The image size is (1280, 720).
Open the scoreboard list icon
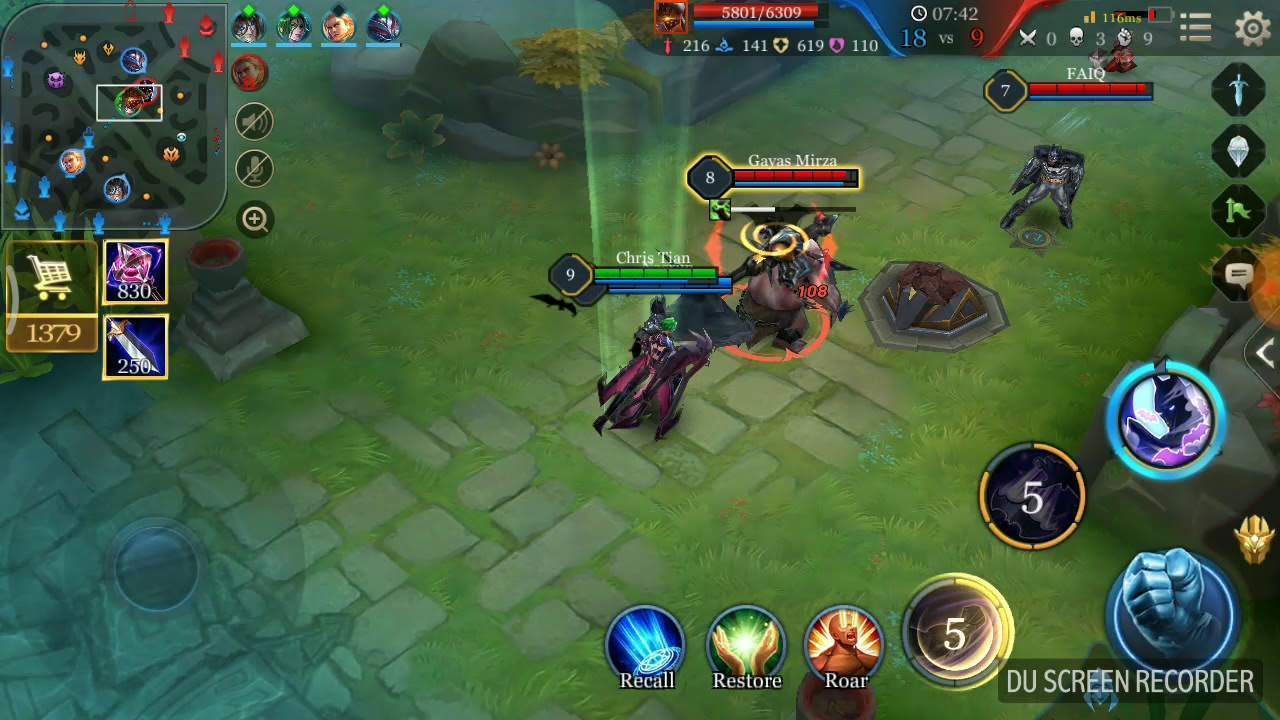[1195, 28]
